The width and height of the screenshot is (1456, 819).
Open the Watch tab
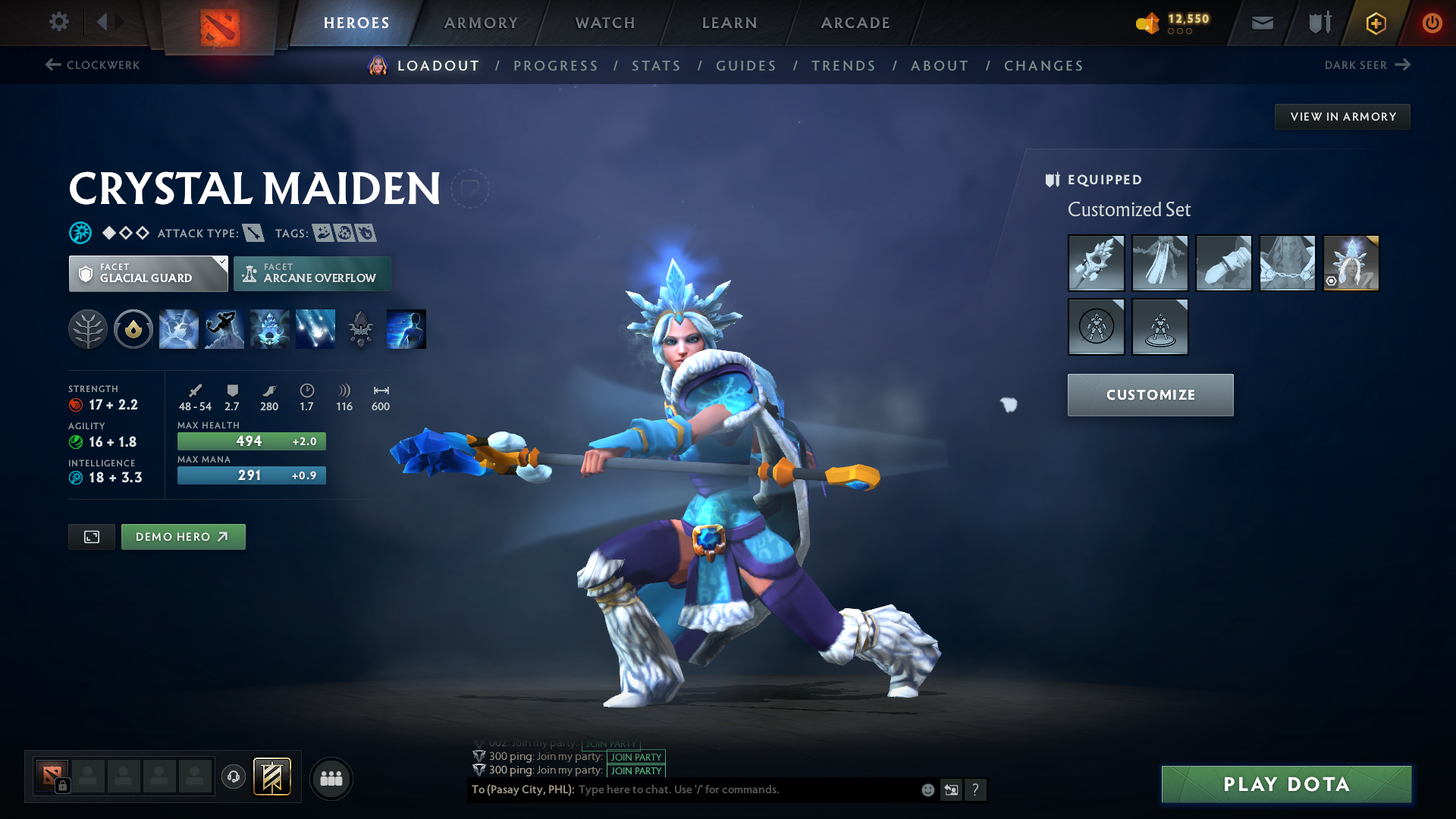coord(605,23)
